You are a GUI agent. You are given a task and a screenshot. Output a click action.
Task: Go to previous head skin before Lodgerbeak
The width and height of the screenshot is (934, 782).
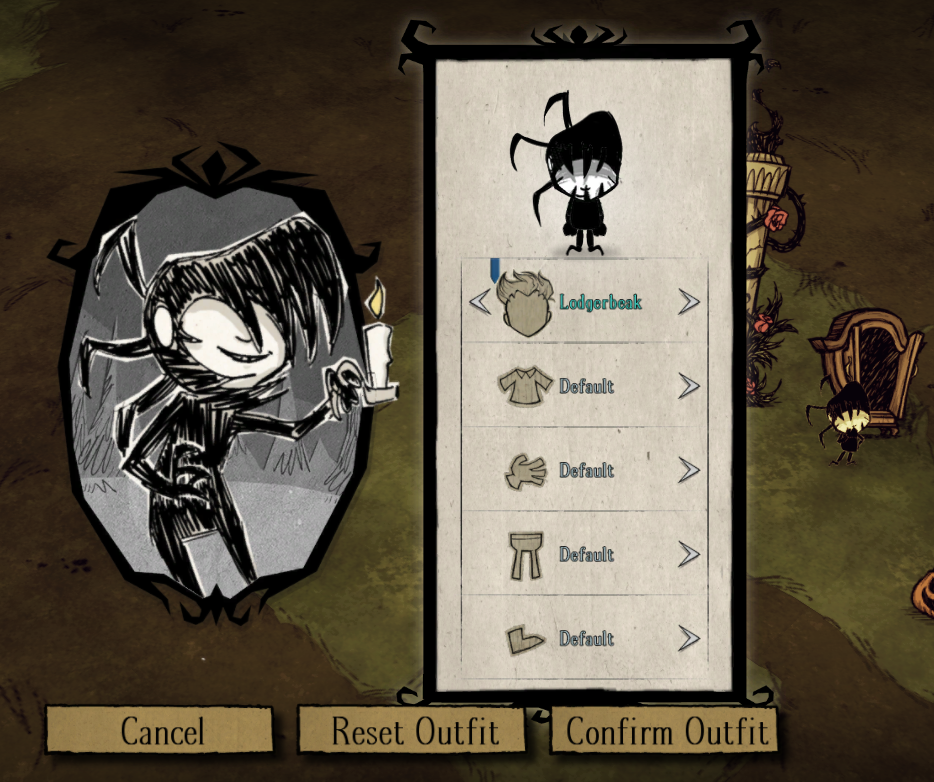click(480, 301)
